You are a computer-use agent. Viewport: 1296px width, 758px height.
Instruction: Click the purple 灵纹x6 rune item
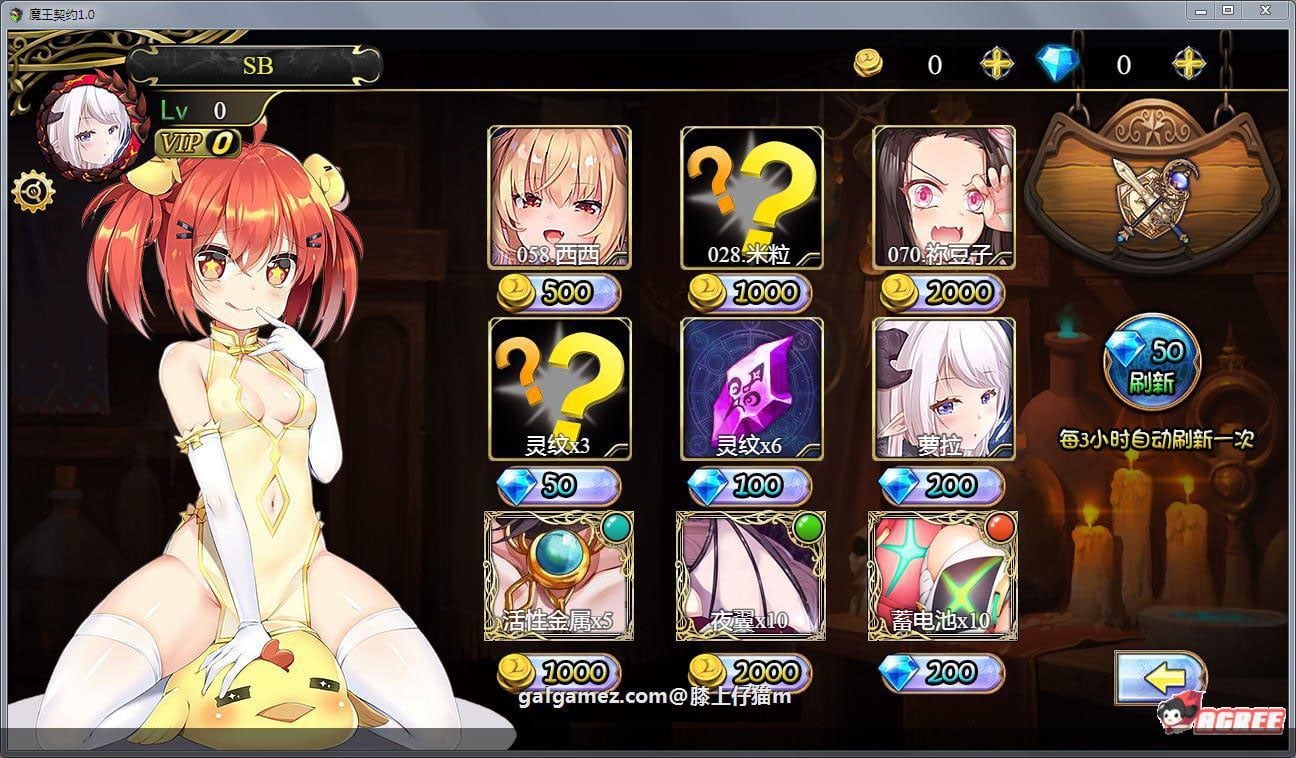click(x=749, y=388)
